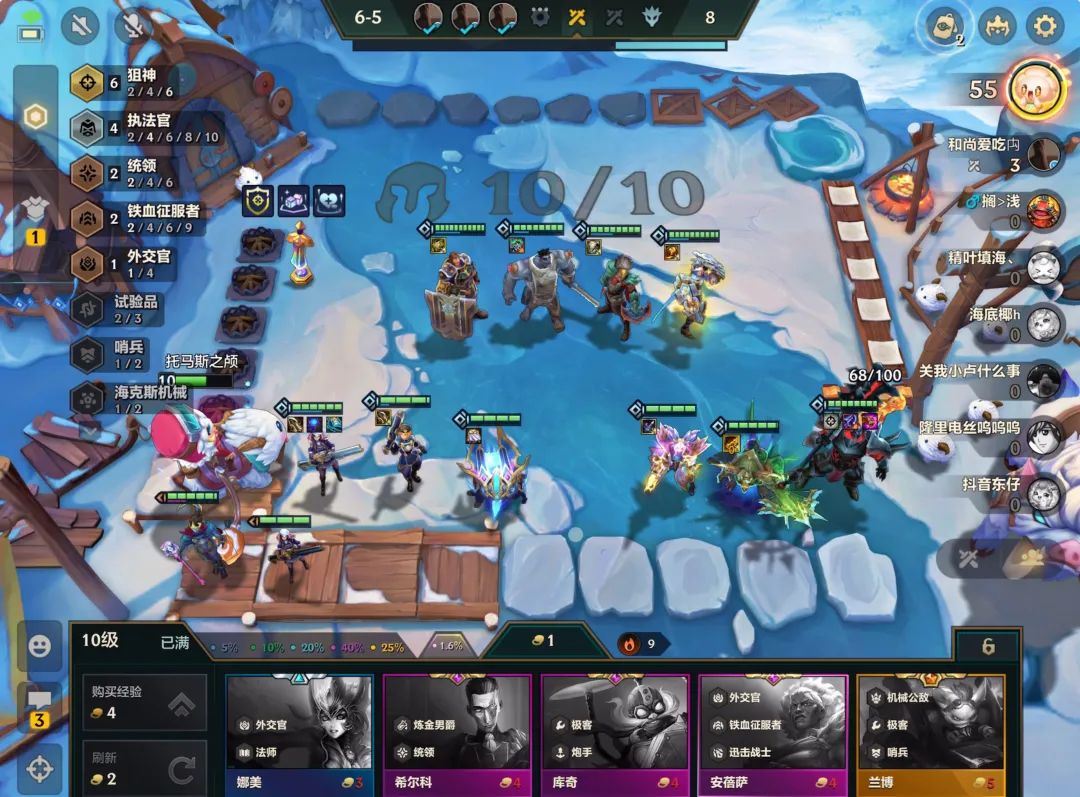Buy Nami from the shop
1080x797 pixels.
[299, 734]
